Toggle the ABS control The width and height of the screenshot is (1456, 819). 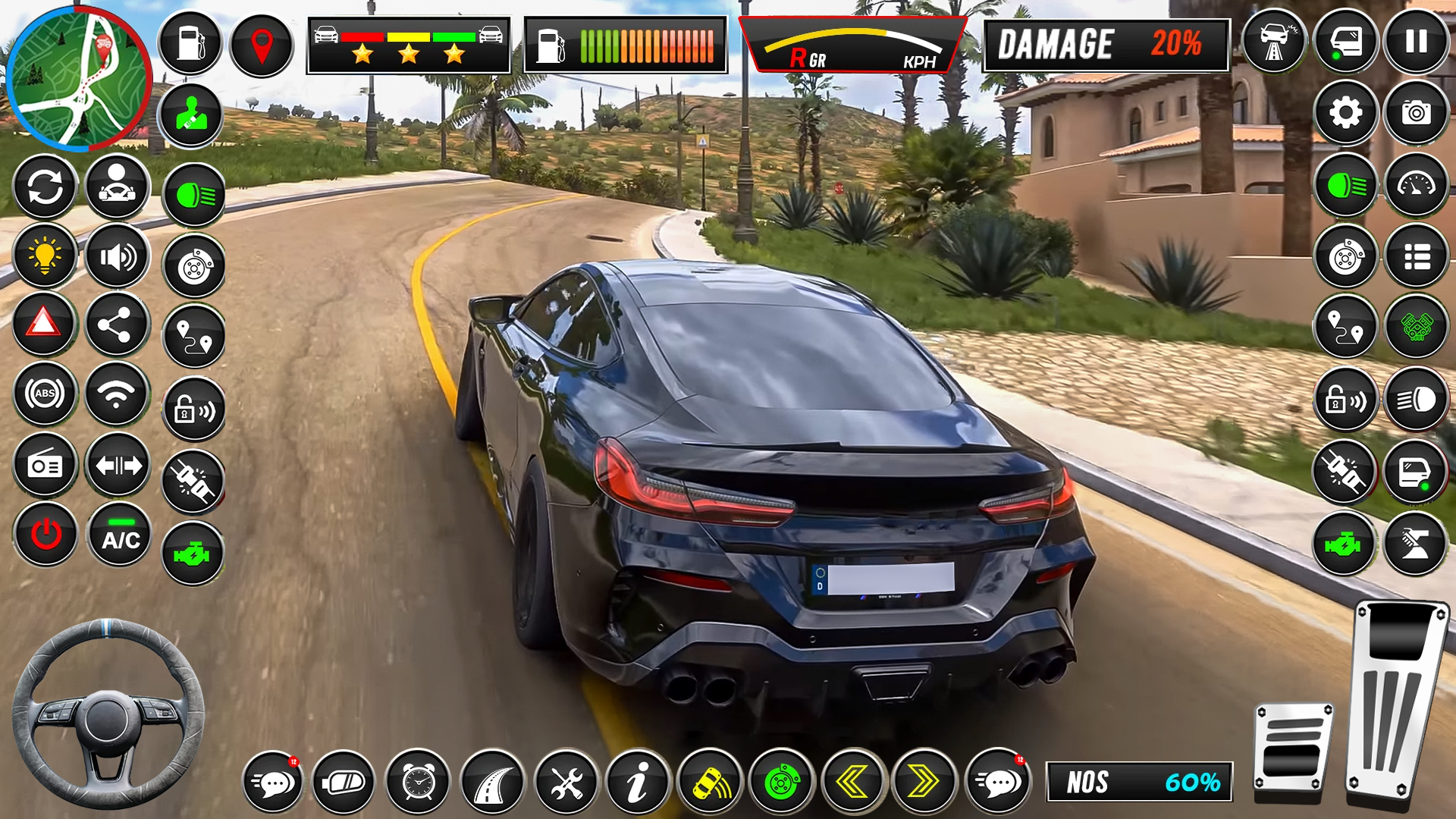coord(45,394)
